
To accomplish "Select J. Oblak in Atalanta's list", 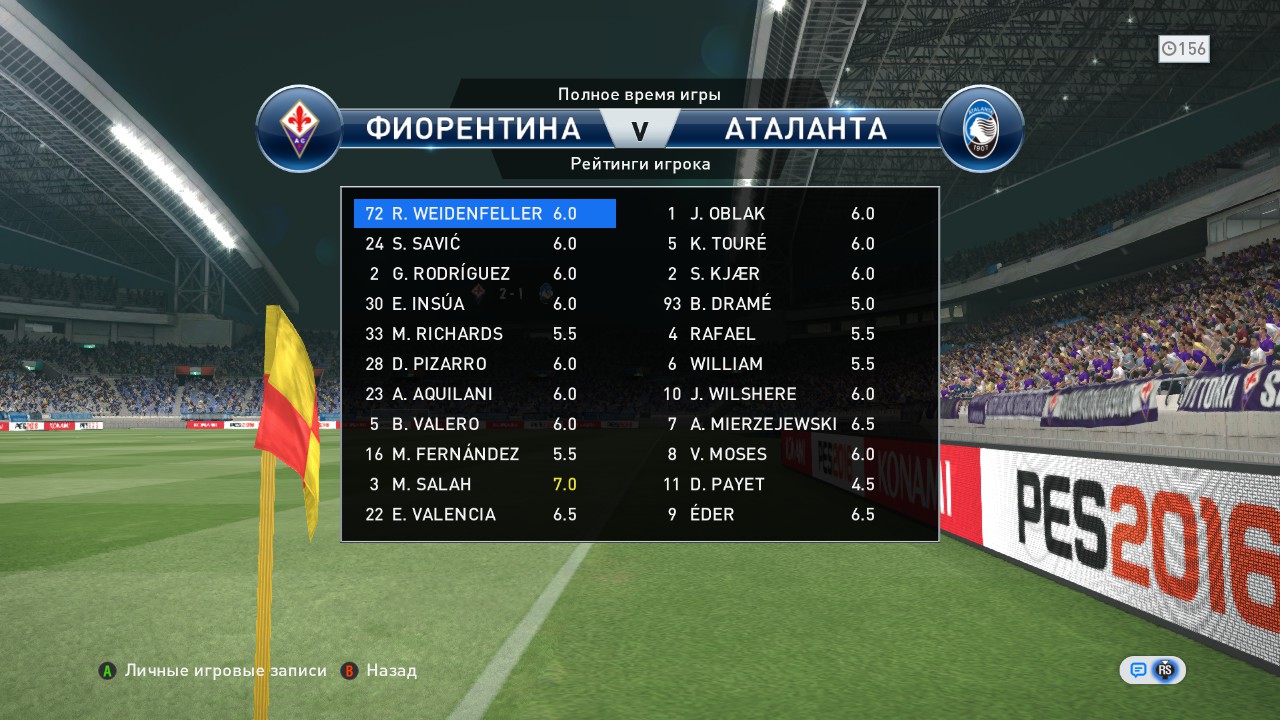I will click(770, 214).
